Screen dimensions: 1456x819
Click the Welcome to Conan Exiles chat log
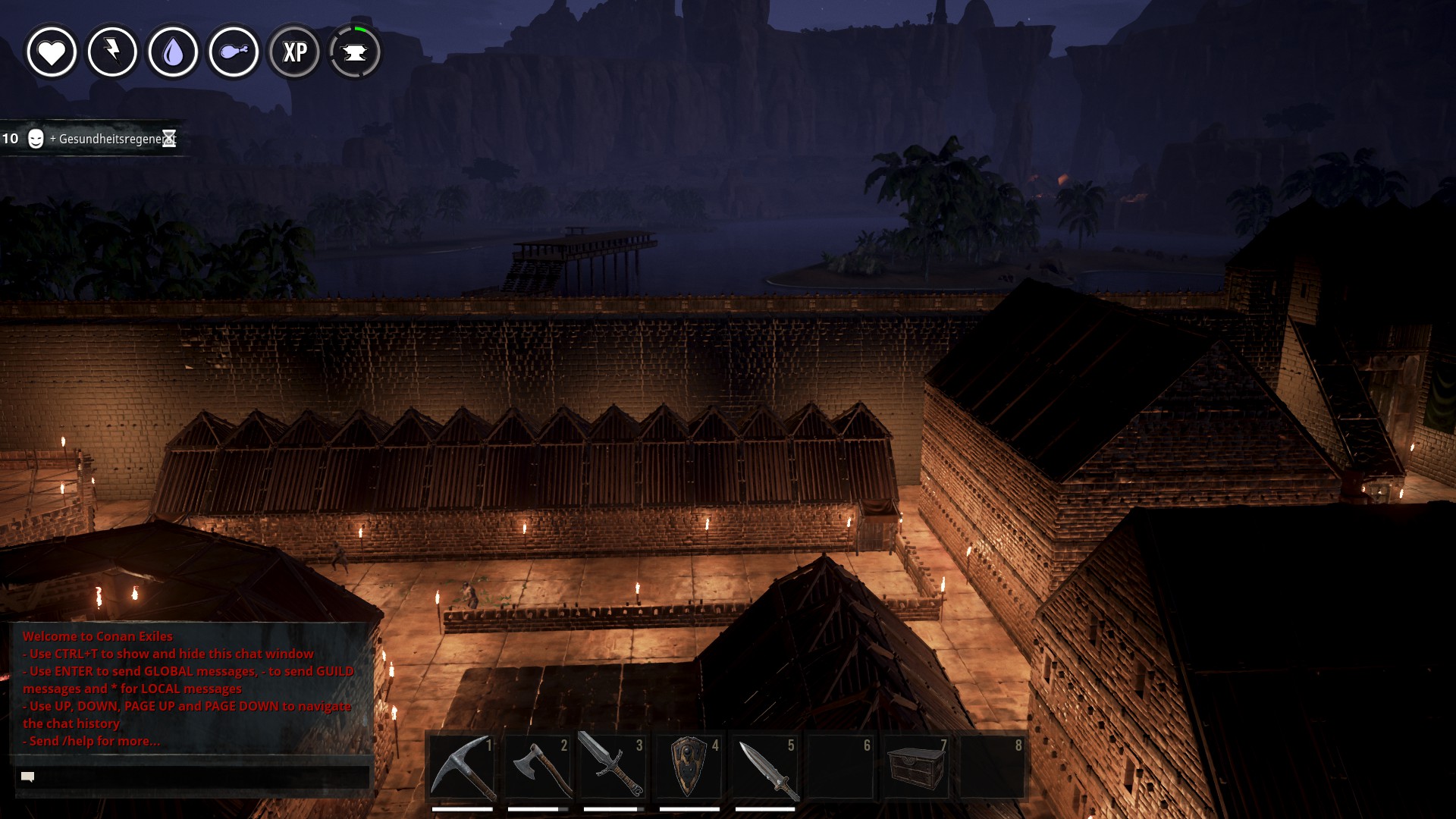(190, 689)
